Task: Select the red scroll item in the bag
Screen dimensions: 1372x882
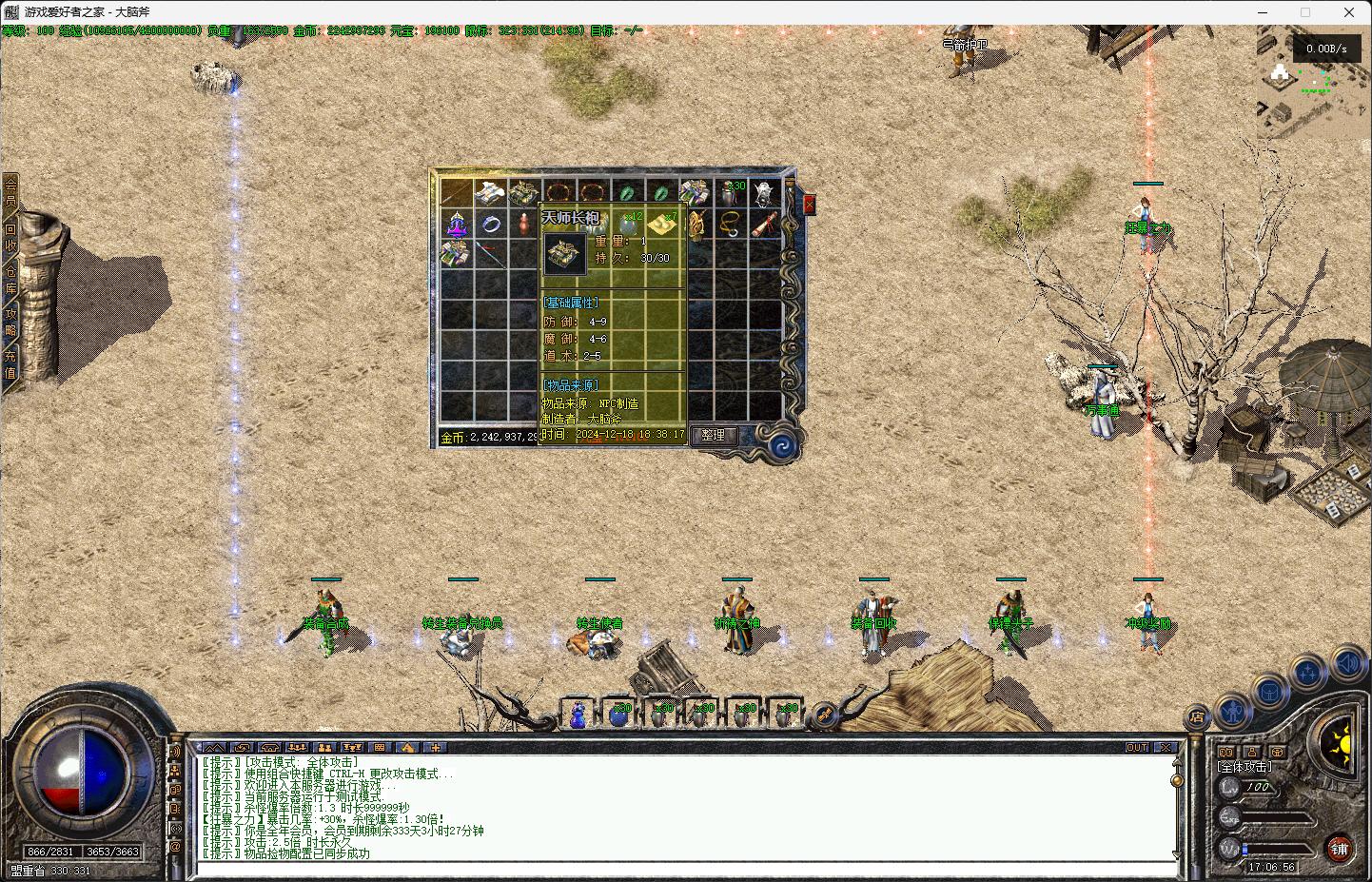Action: pyautogui.click(x=765, y=225)
